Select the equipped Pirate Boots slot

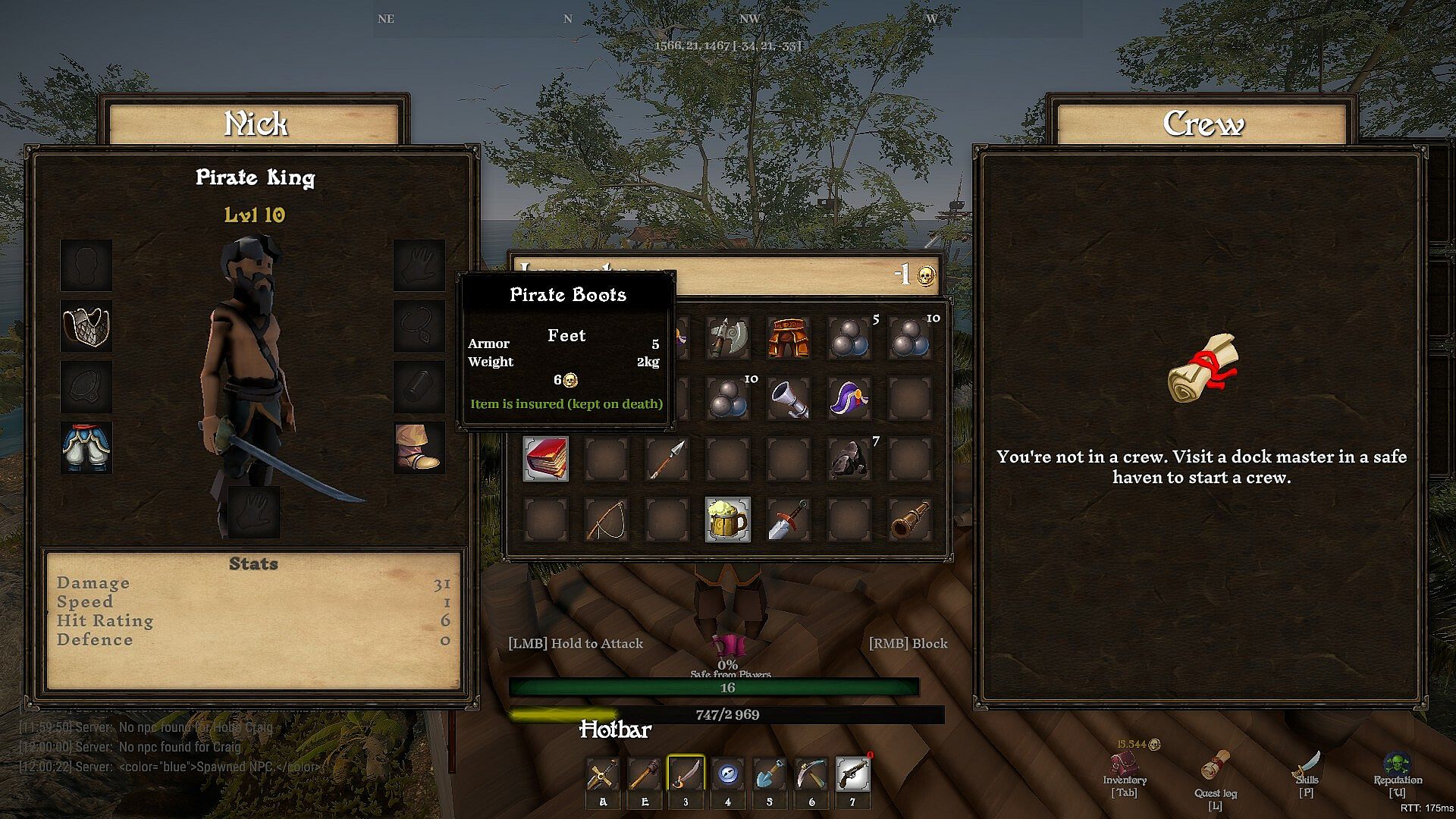point(419,447)
